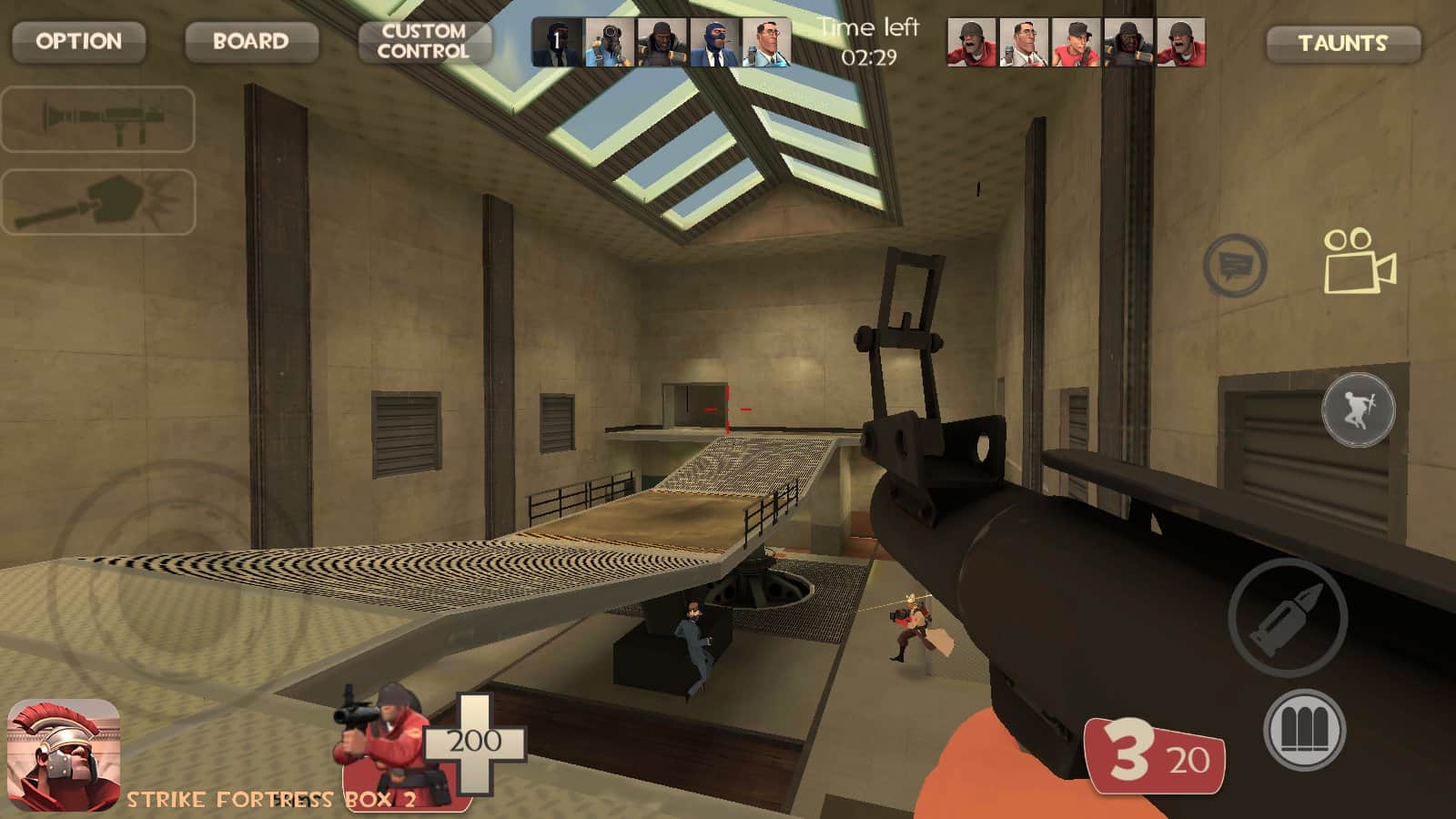Open the OPTION menu

click(78, 42)
